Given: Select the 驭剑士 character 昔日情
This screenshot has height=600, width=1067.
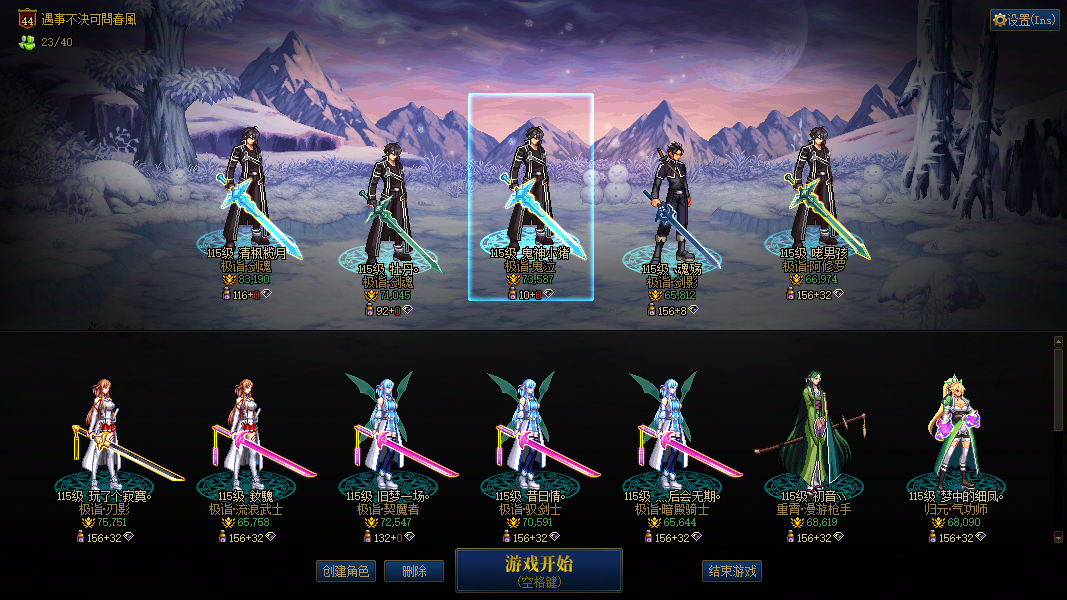Looking at the screenshot, I should 530,440.
